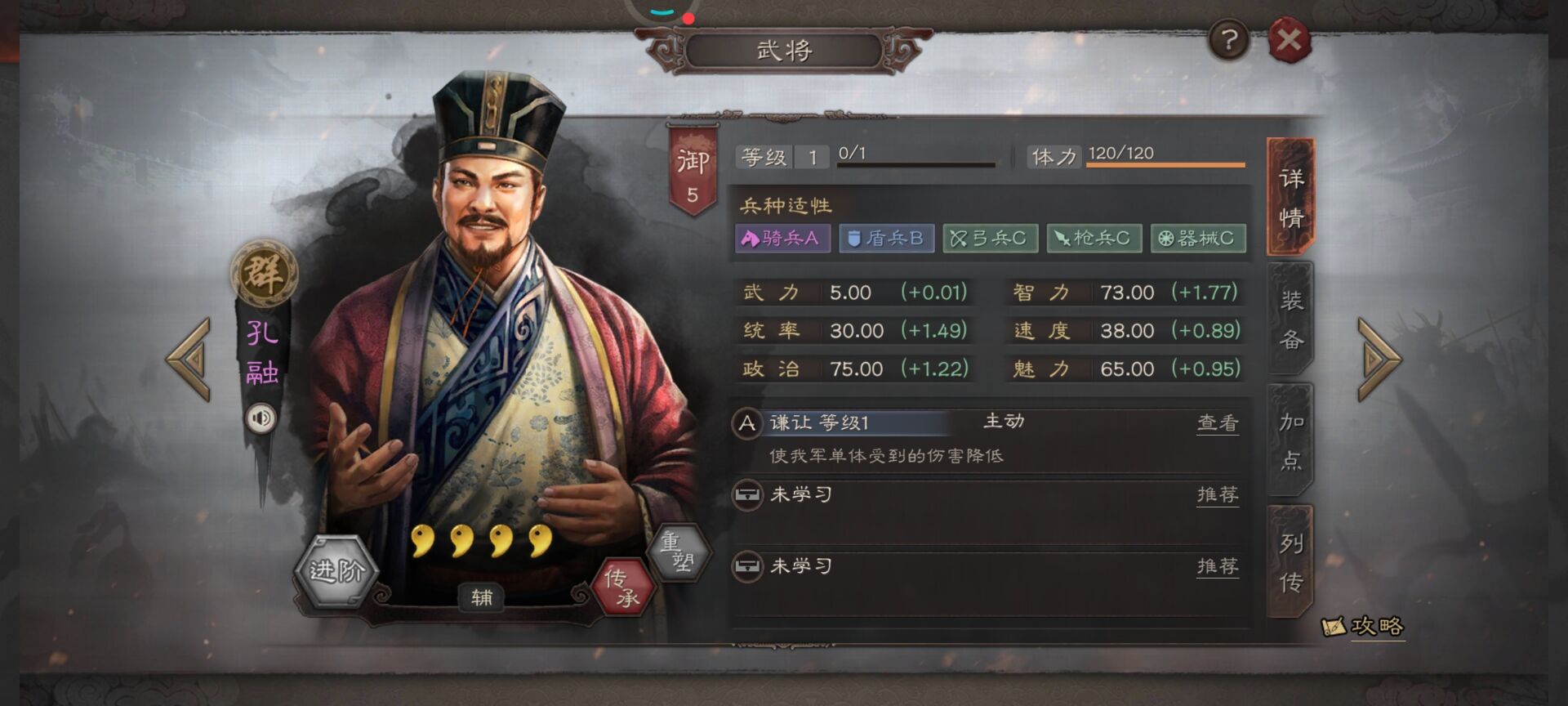Click 查看 to view the 谦让 skill
The height and width of the screenshot is (706, 1568).
(x=1217, y=423)
